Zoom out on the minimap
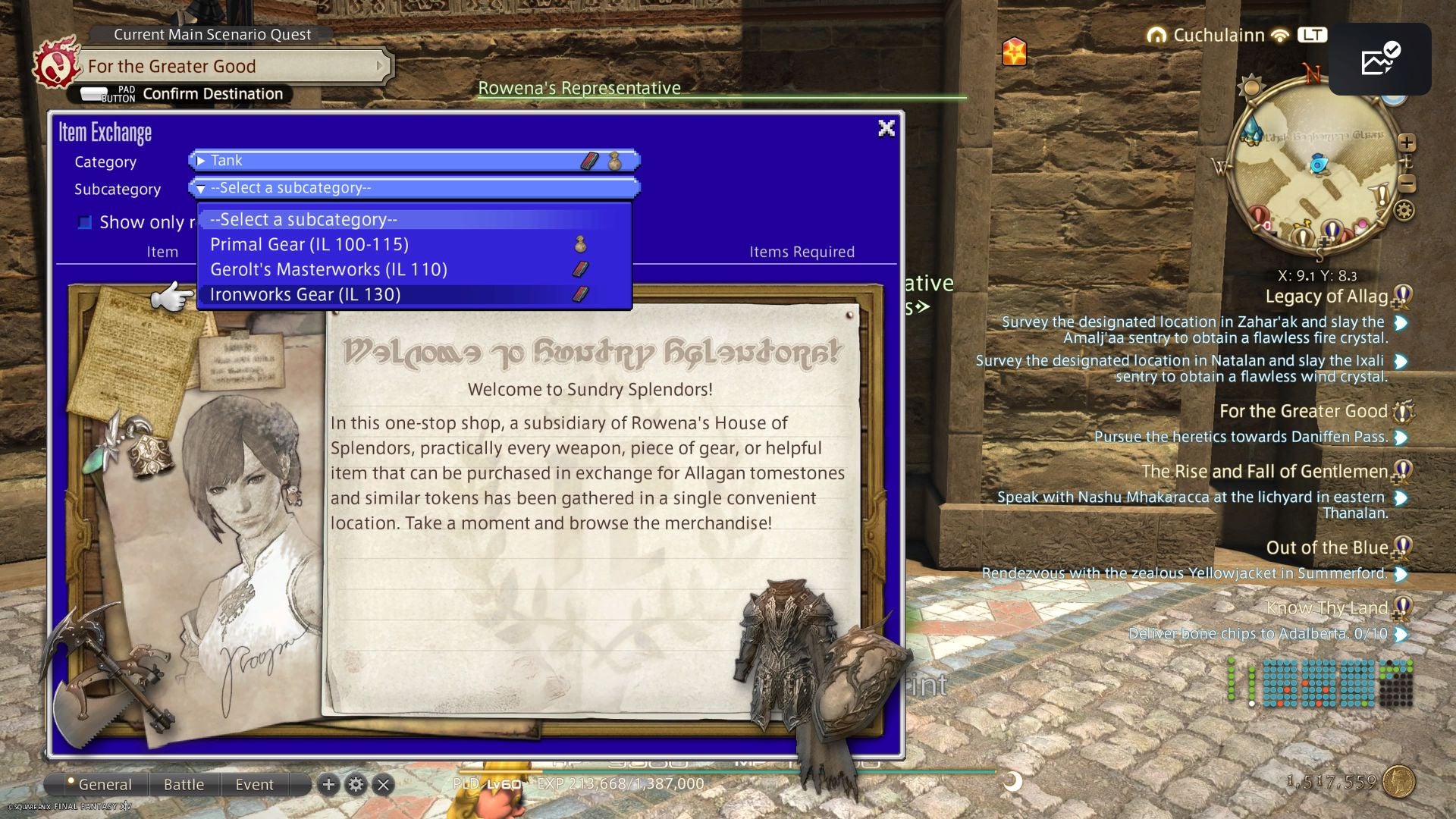Screen dimensions: 1456x819 (1407, 182)
